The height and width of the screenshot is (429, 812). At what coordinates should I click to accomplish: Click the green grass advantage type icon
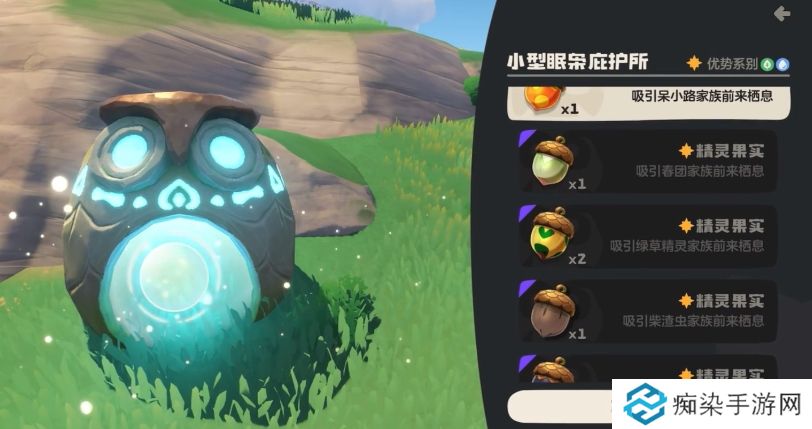[766, 63]
